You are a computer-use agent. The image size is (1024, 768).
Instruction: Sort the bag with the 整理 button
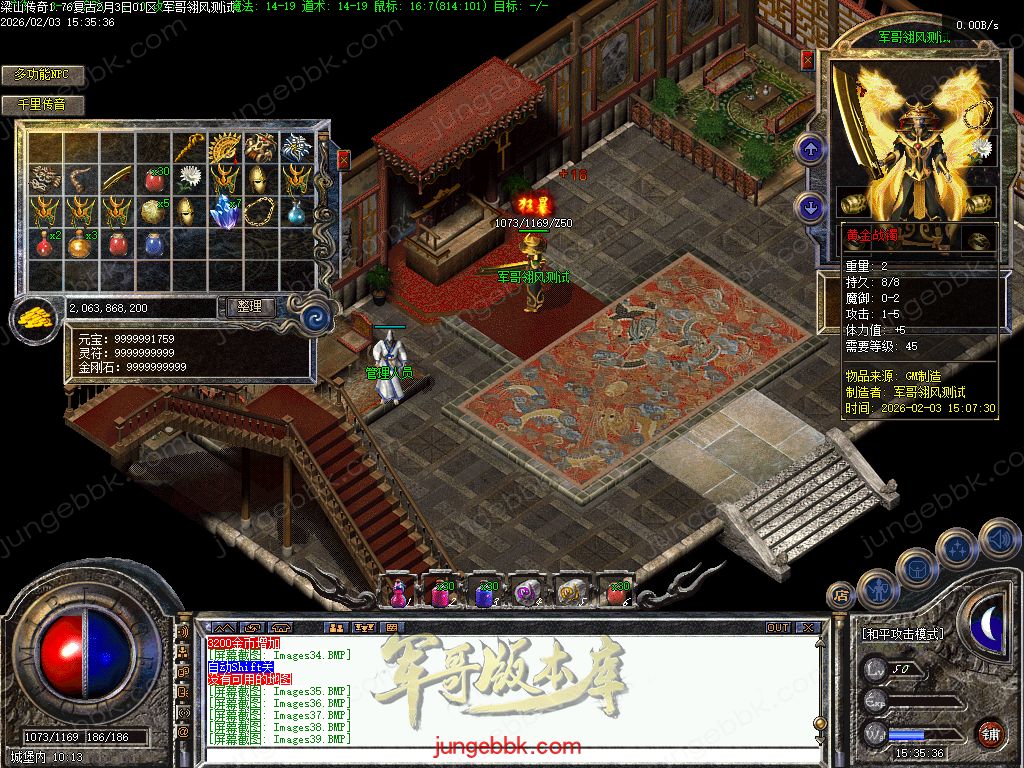coord(250,307)
